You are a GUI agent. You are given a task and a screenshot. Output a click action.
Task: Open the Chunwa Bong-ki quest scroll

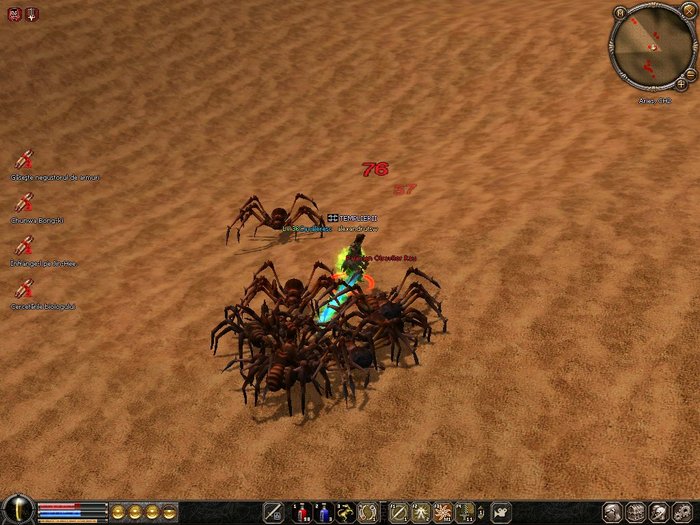click(x=24, y=202)
